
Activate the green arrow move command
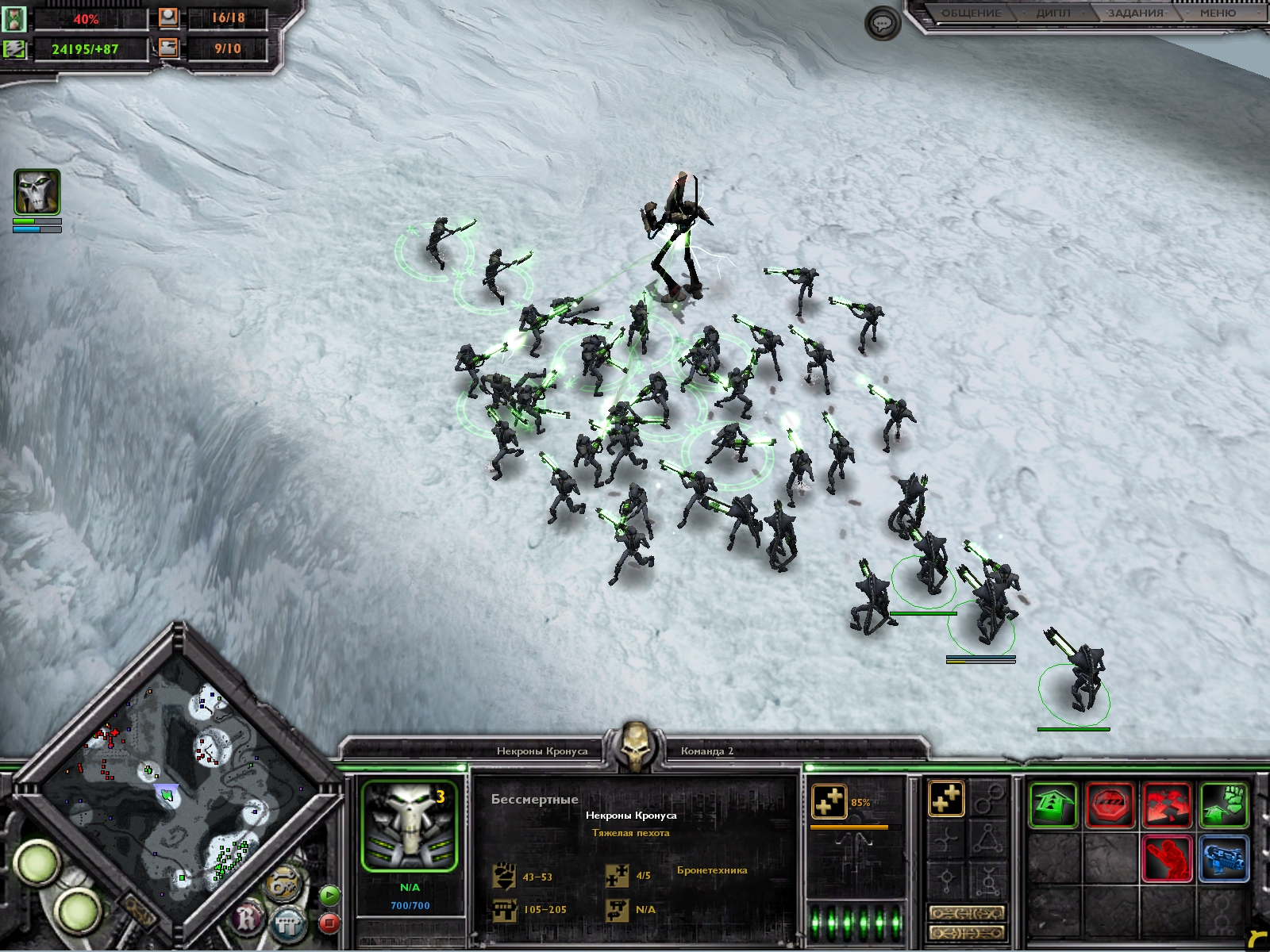point(1053,805)
